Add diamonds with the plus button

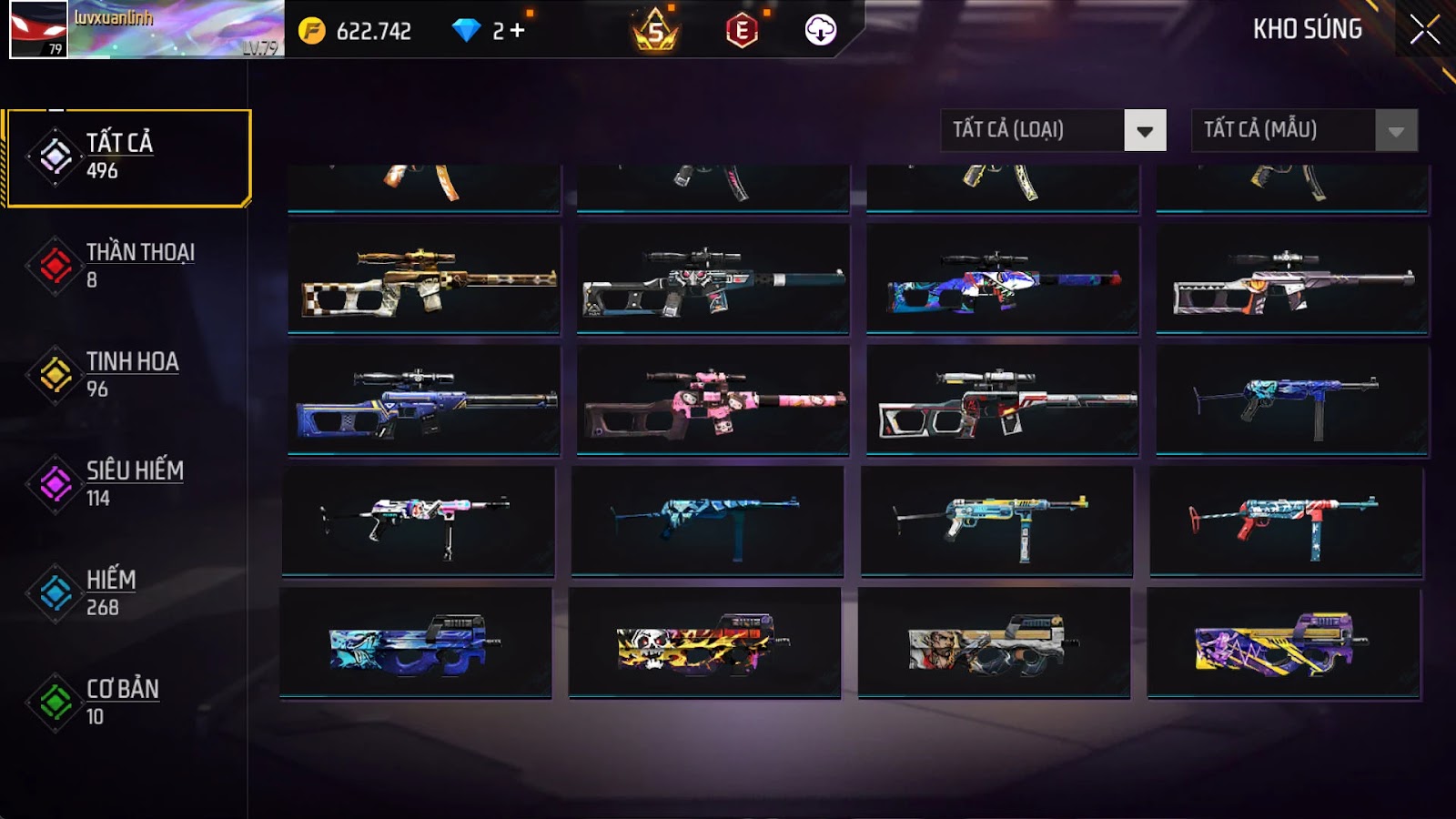(x=517, y=31)
